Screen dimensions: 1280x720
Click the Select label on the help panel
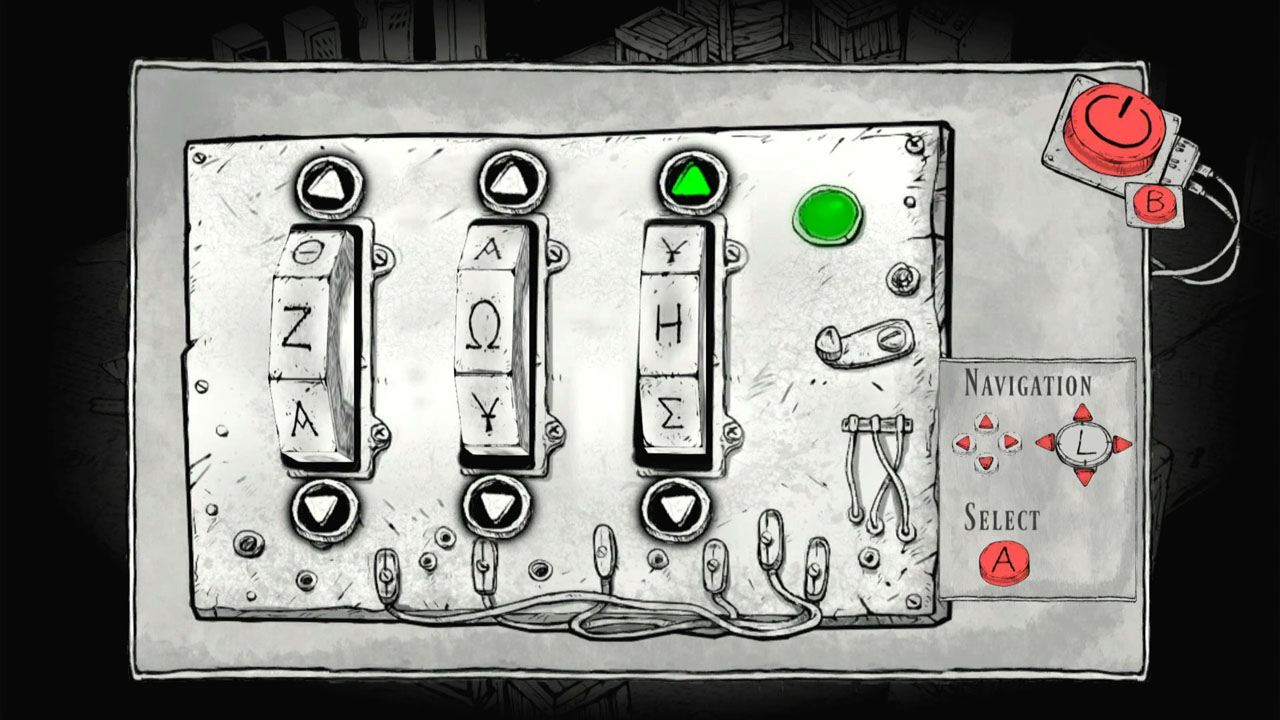tap(1000, 518)
